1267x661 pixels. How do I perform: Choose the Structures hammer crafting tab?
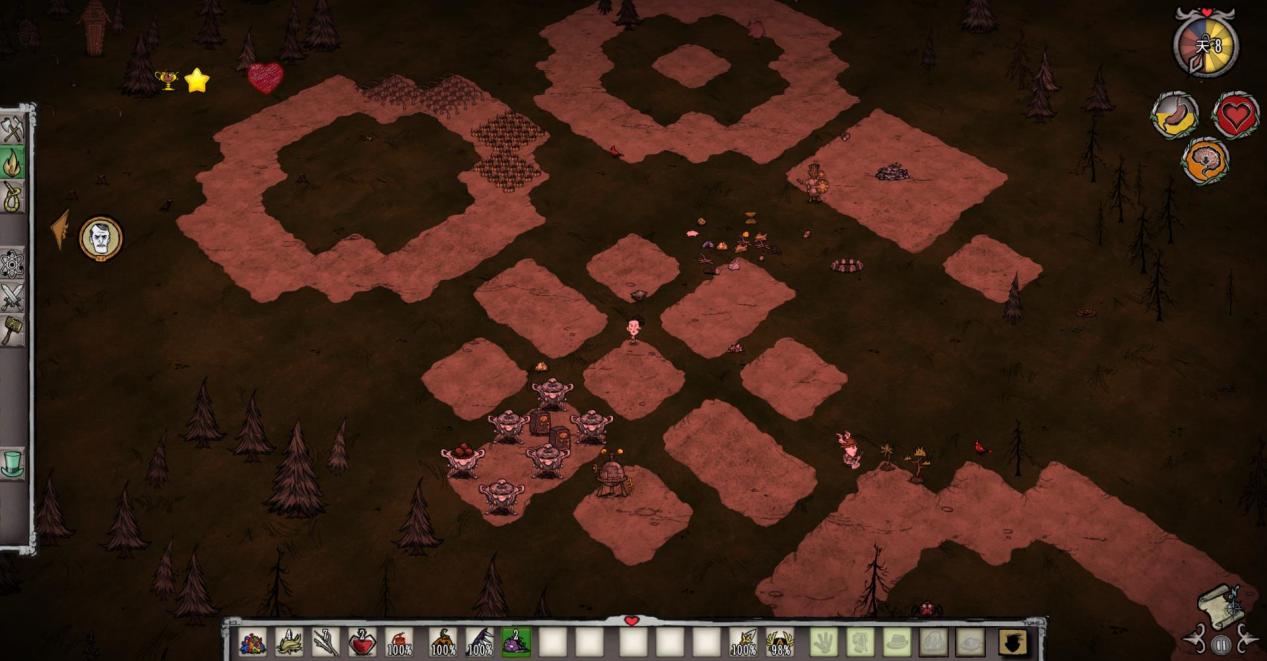tap(12, 330)
